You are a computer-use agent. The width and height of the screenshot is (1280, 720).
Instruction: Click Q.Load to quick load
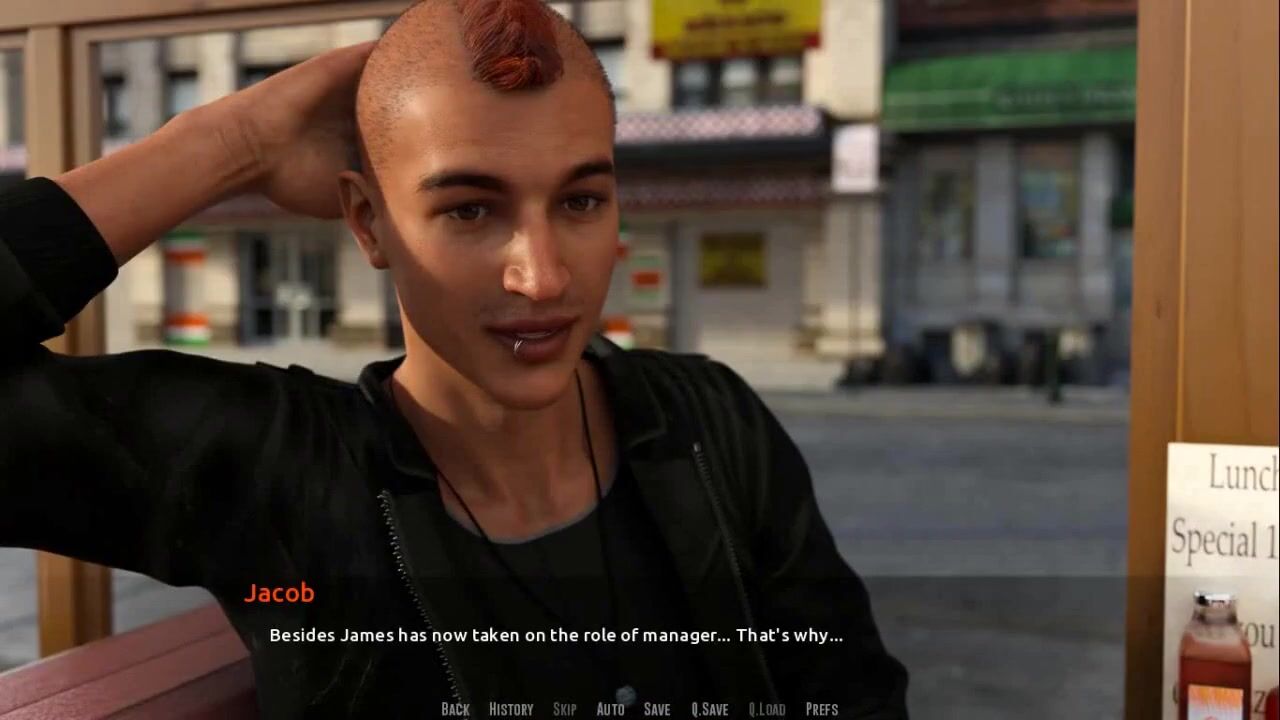[x=767, y=709]
